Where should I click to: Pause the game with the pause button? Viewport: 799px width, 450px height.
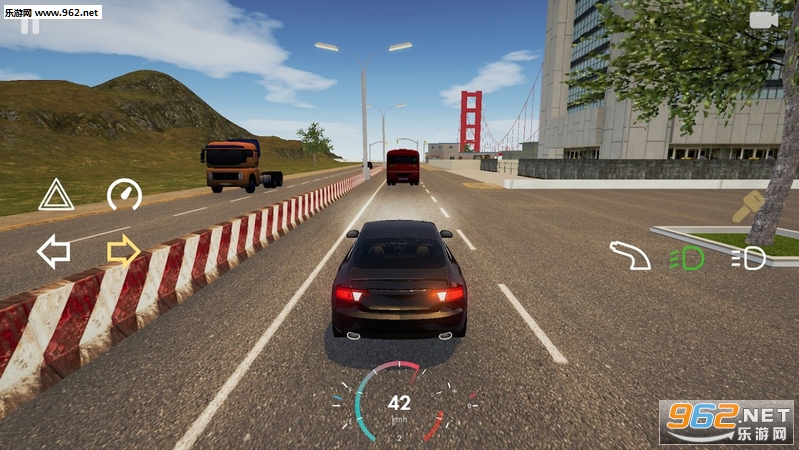(31, 26)
